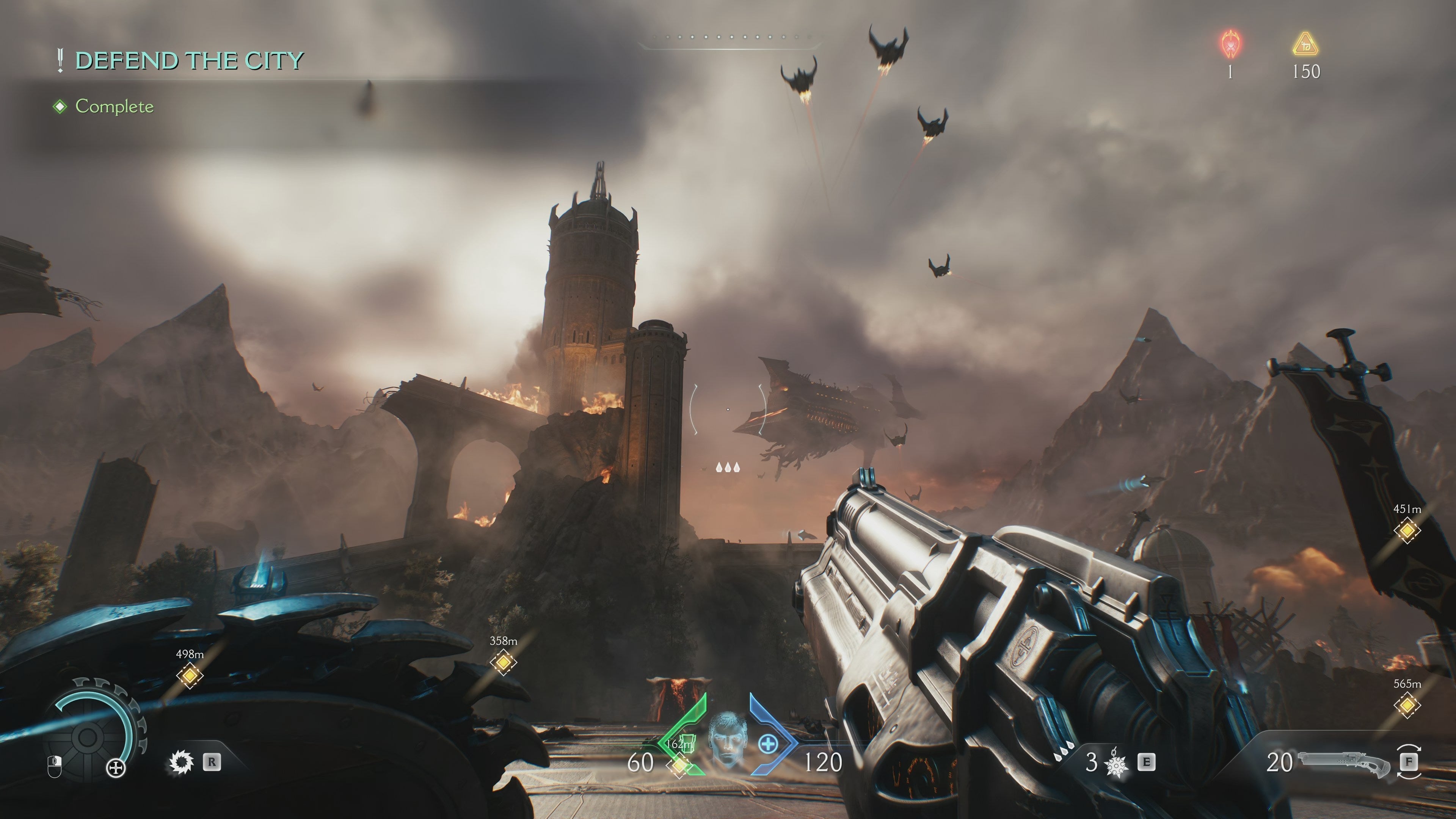
Task: Select the shotgun weapon icon
Action: [1343, 762]
